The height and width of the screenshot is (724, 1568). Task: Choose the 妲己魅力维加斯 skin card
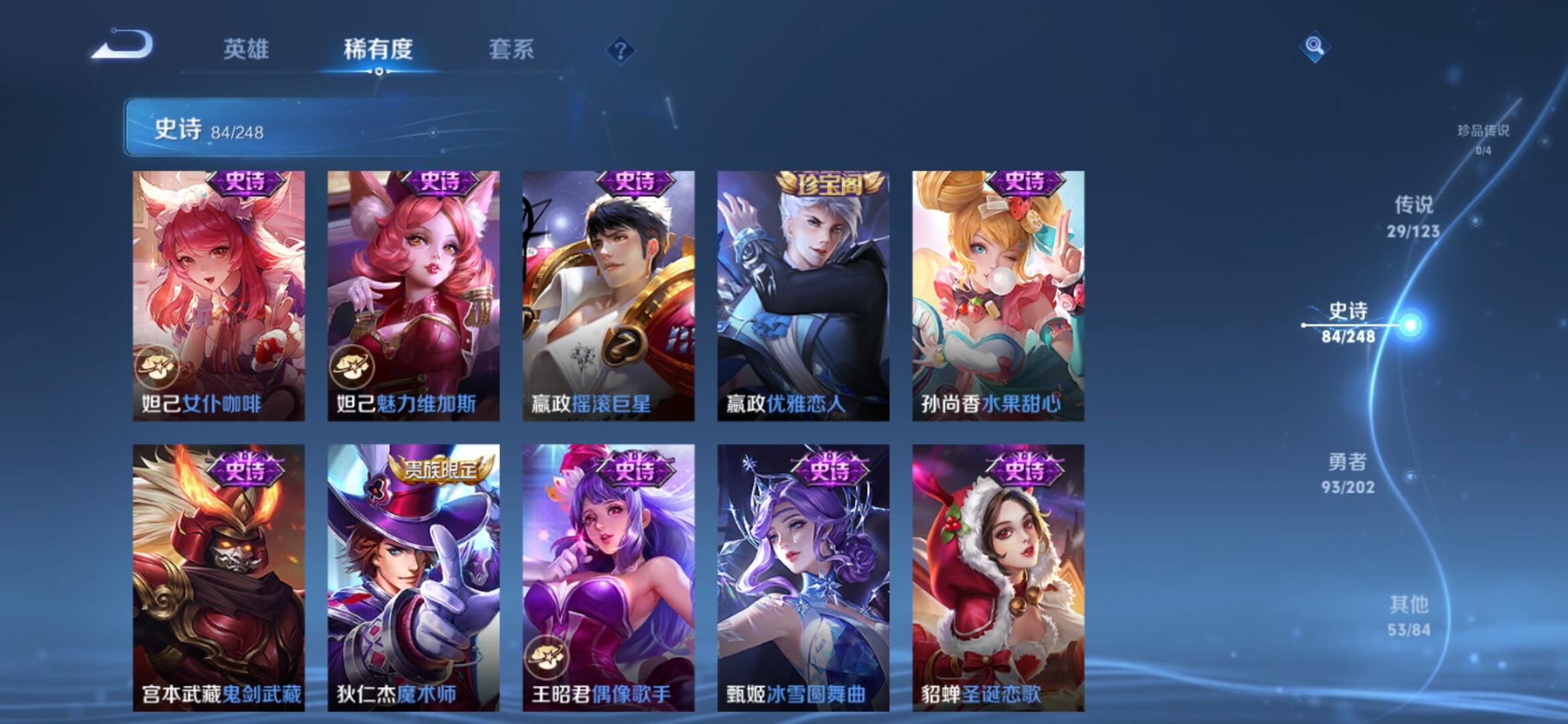click(413, 296)
